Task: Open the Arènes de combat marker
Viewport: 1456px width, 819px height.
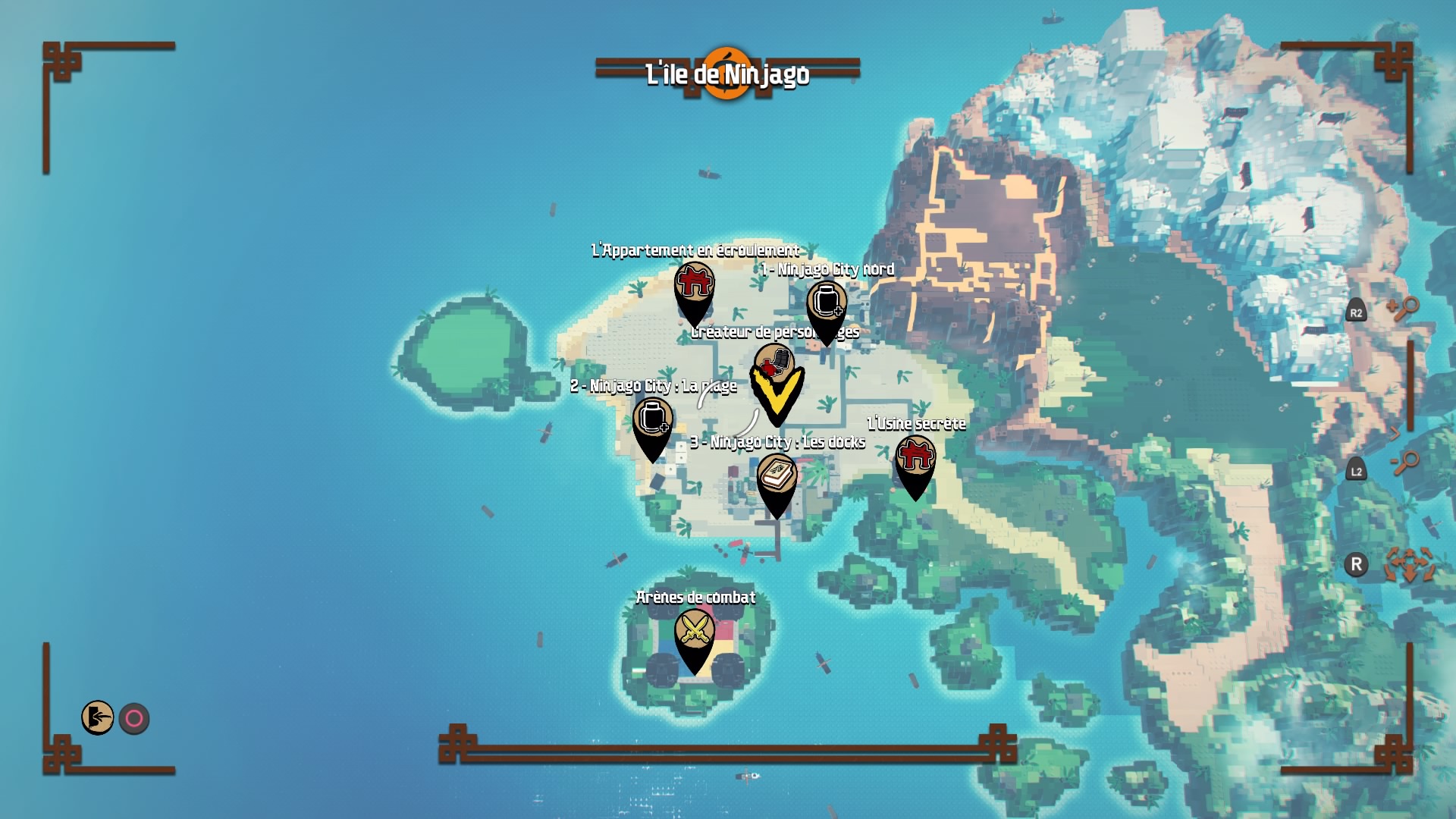Action: [694, 630]
